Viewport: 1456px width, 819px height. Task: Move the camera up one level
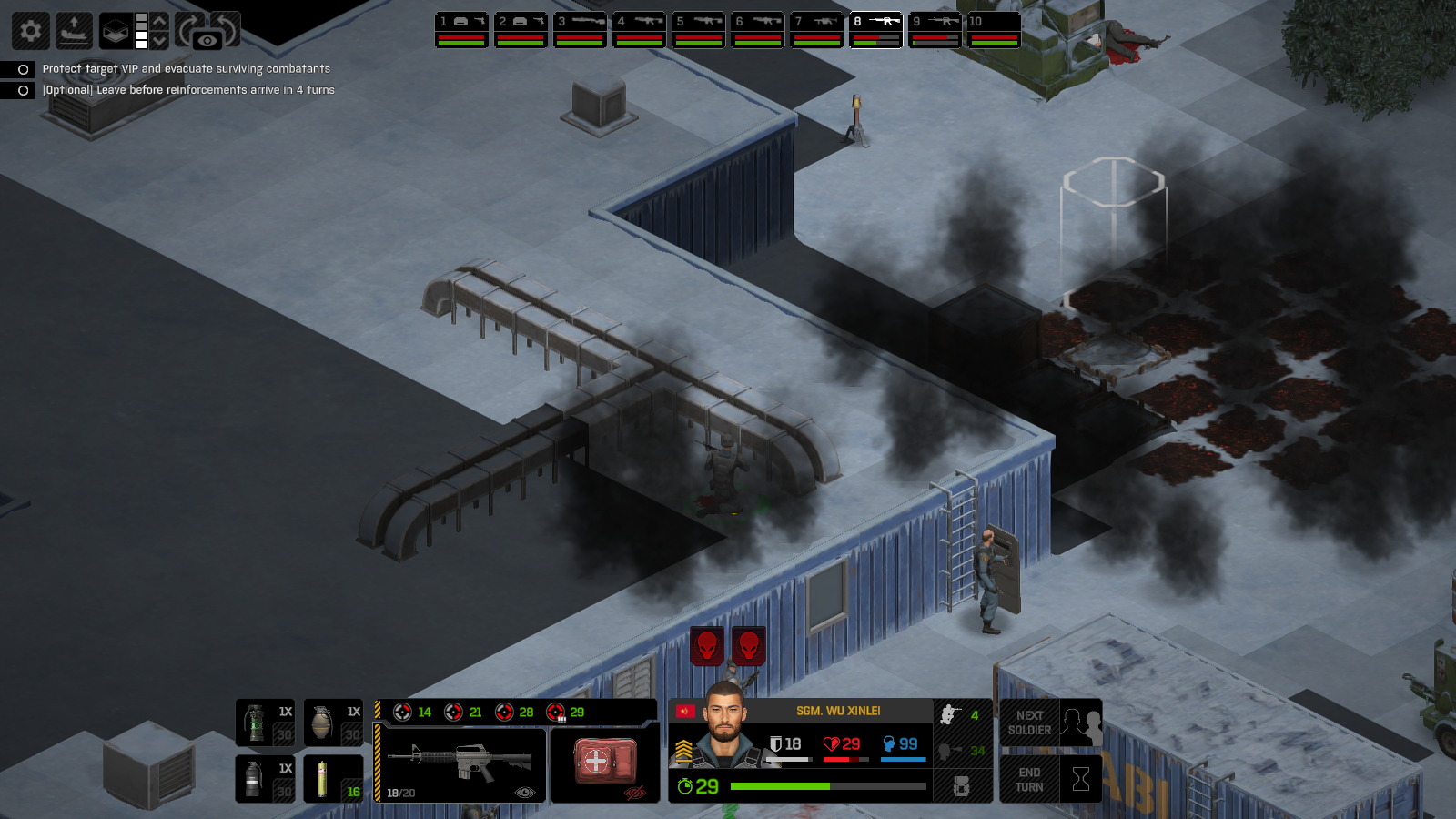(159, 21)
